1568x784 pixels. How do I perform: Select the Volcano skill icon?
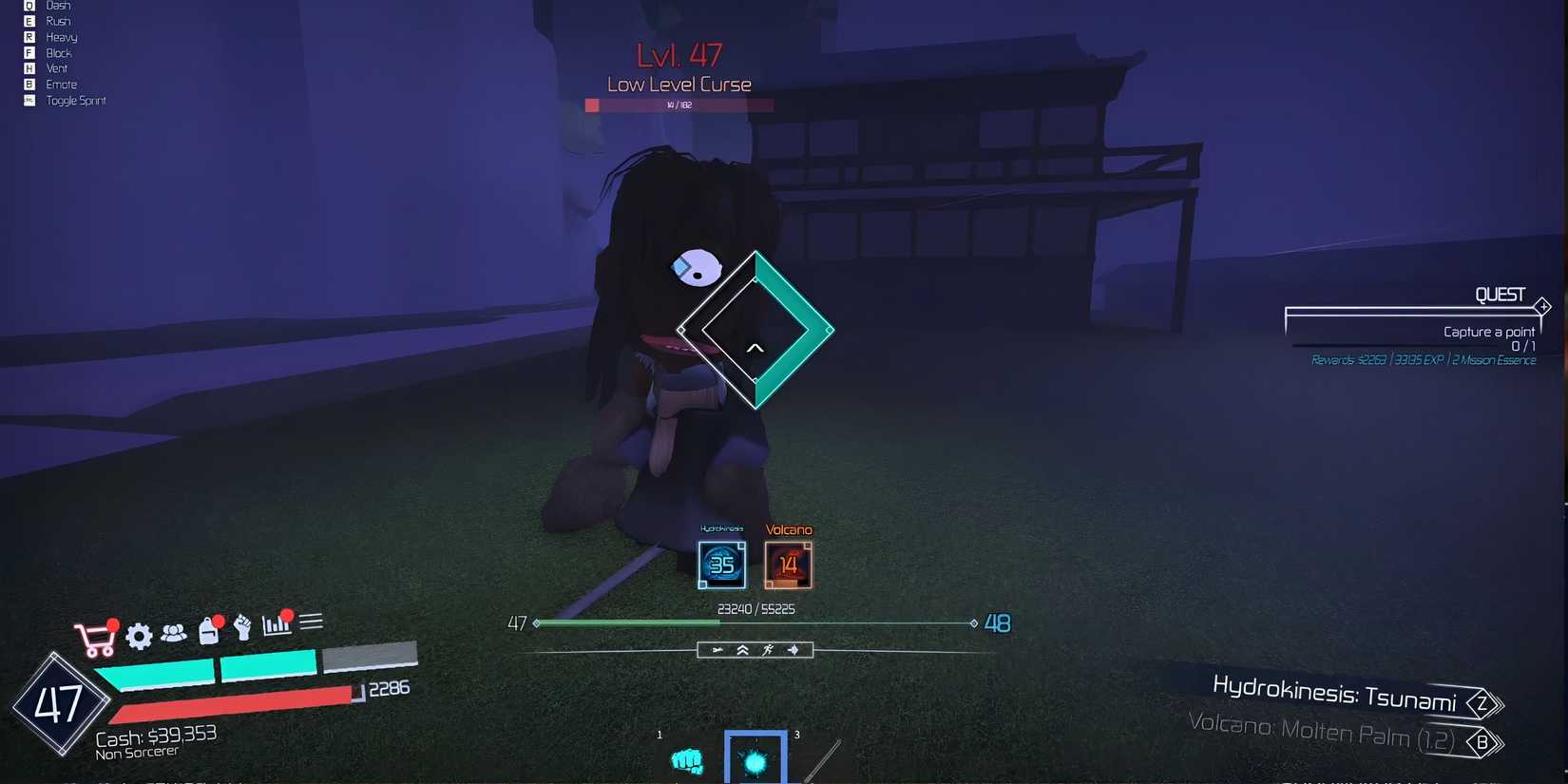(789, 564)
